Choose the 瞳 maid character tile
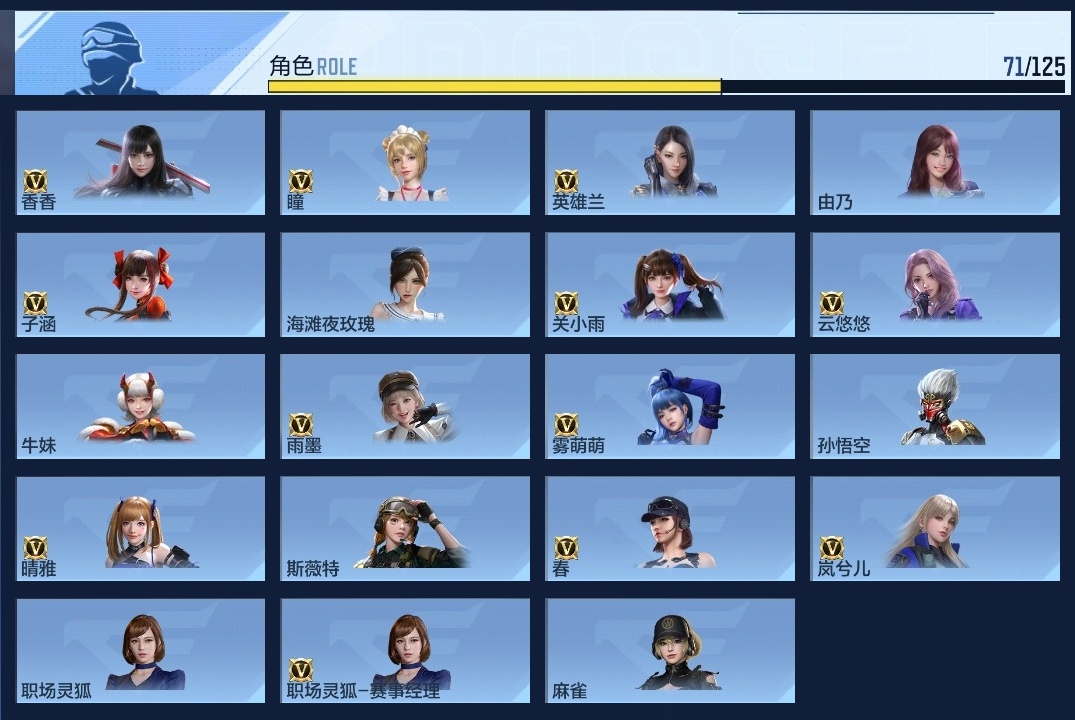Screen dimensions: 1075x720 (x=405, y=162)
